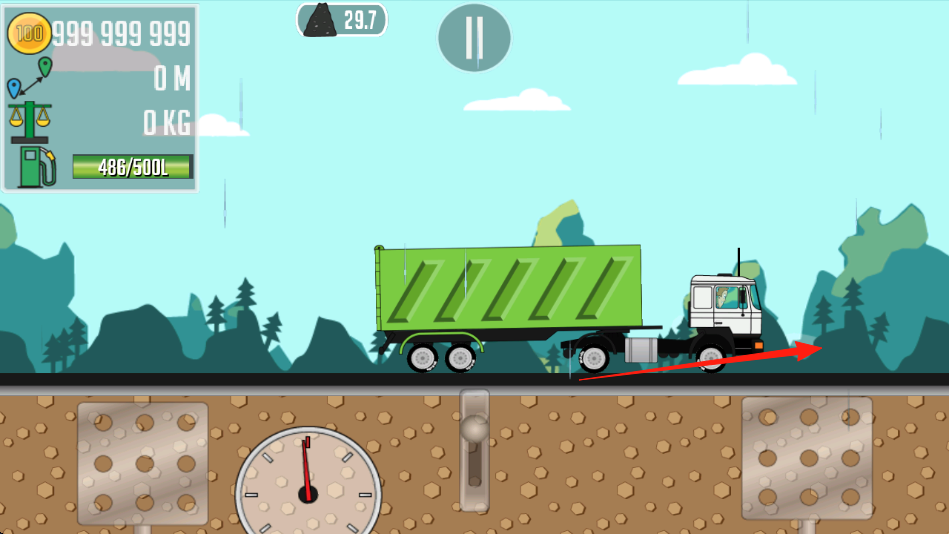This screenshot has width=949, height=534.
Task: Pause the game with the pause button
Action: tap(474, 38)
